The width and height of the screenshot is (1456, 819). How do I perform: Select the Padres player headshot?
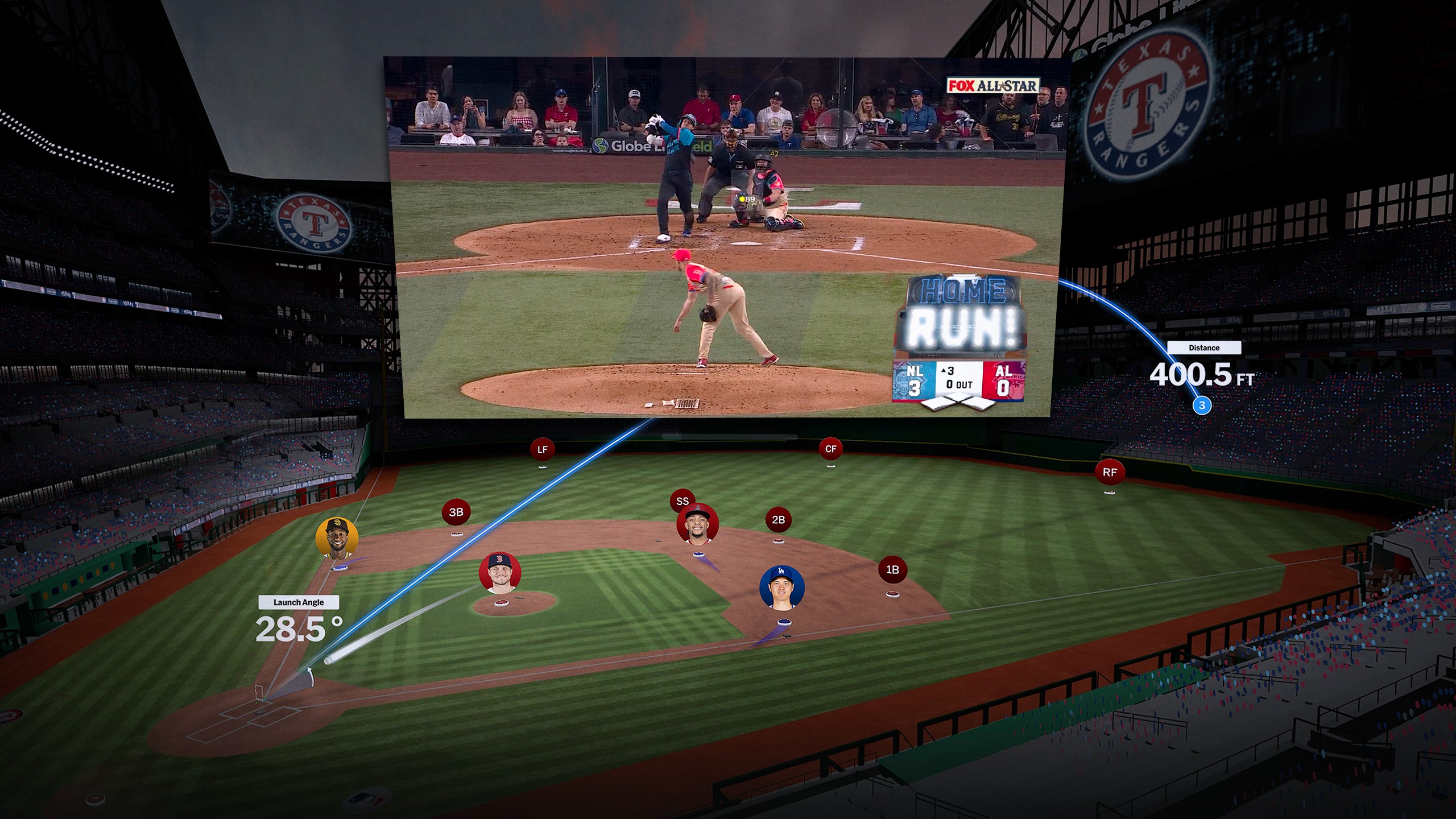[x=337, y=538]
